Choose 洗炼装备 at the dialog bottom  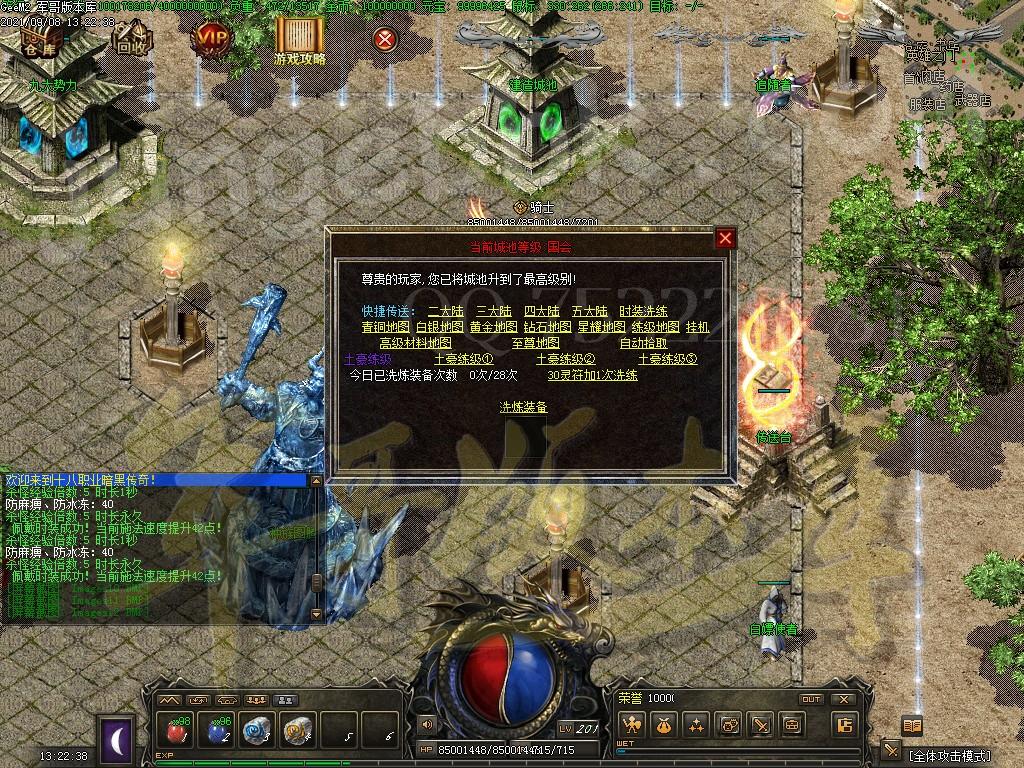coord(523,407)
